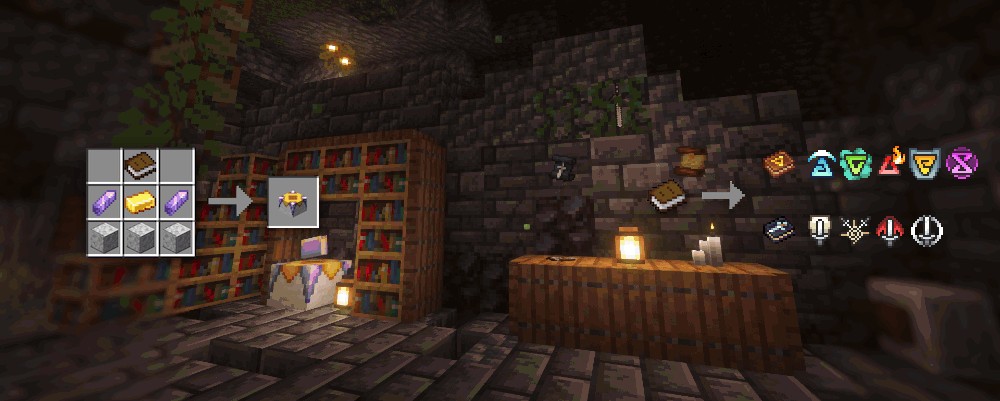
Task: Select the purple hourglass rune icon
Action: pyautogui.click(x=960, y=161)
